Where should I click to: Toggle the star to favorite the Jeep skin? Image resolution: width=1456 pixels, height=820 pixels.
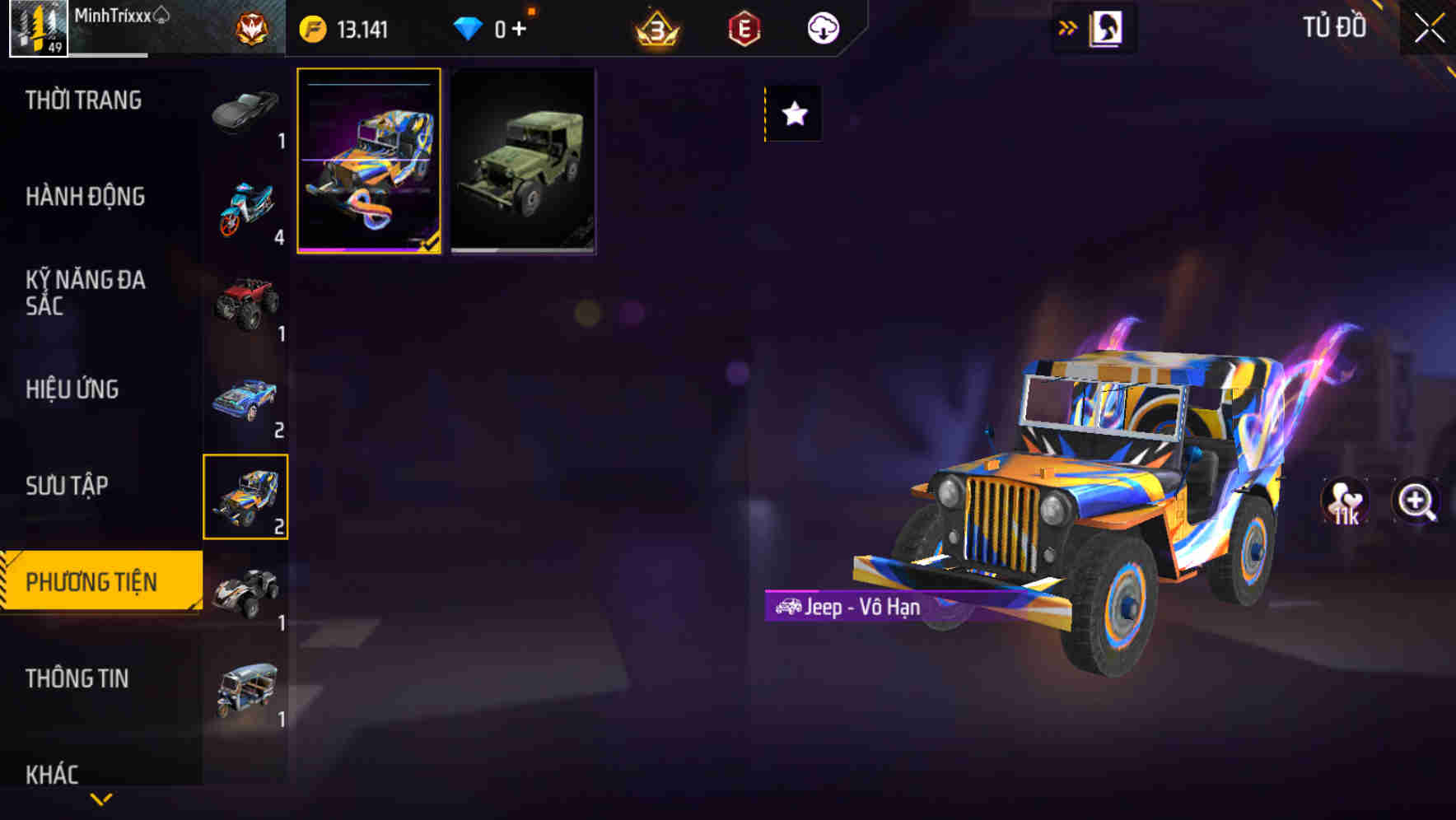(x=793, y=114)
